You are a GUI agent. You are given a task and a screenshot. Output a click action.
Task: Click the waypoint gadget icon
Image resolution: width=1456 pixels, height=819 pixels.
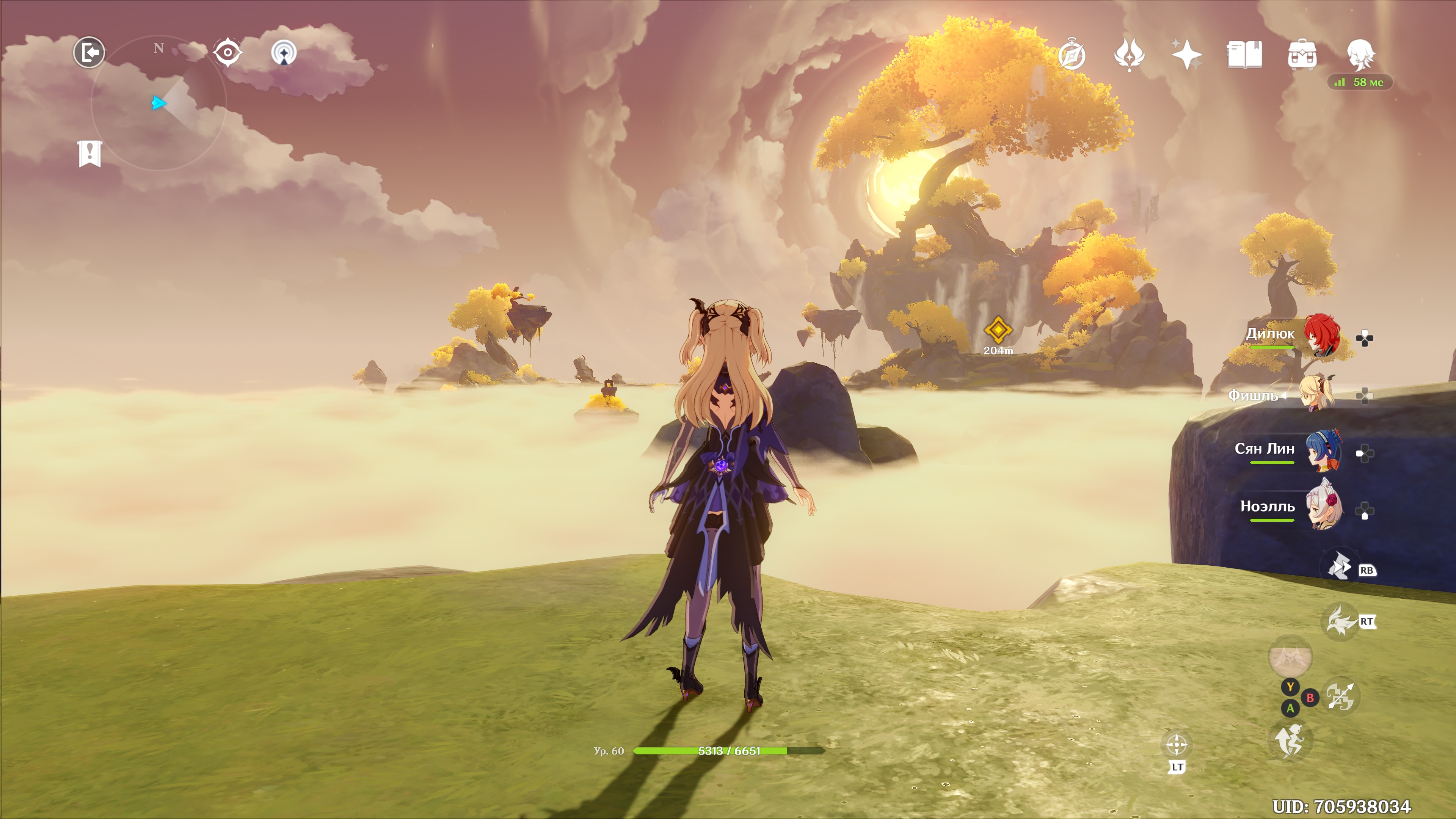coord(284,53)
